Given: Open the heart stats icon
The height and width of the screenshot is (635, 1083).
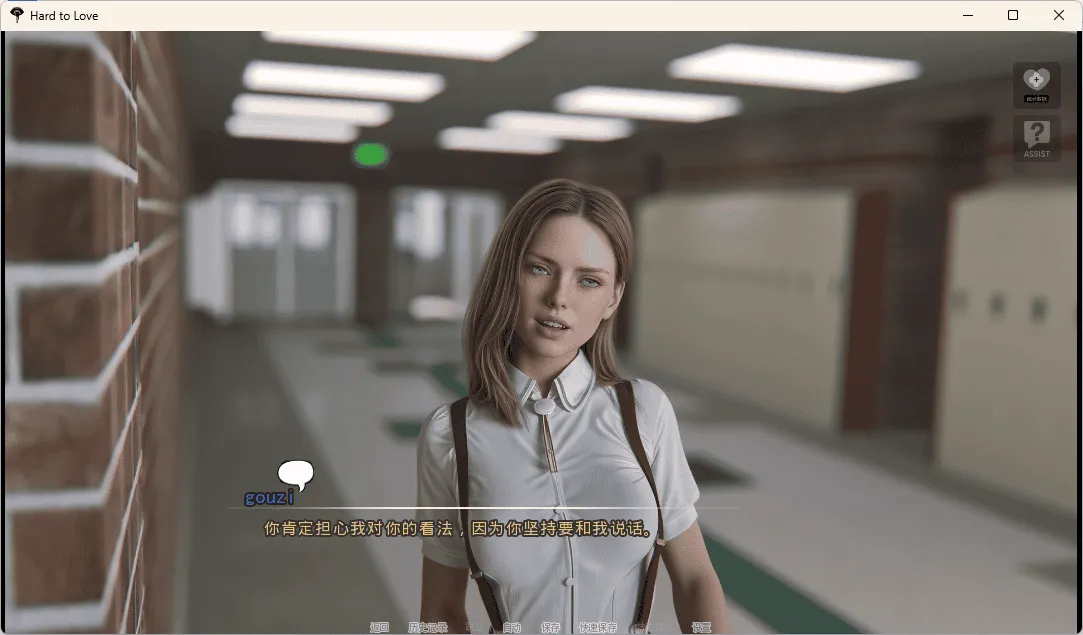Looking at the screenshot, I should coord(1037,84).
